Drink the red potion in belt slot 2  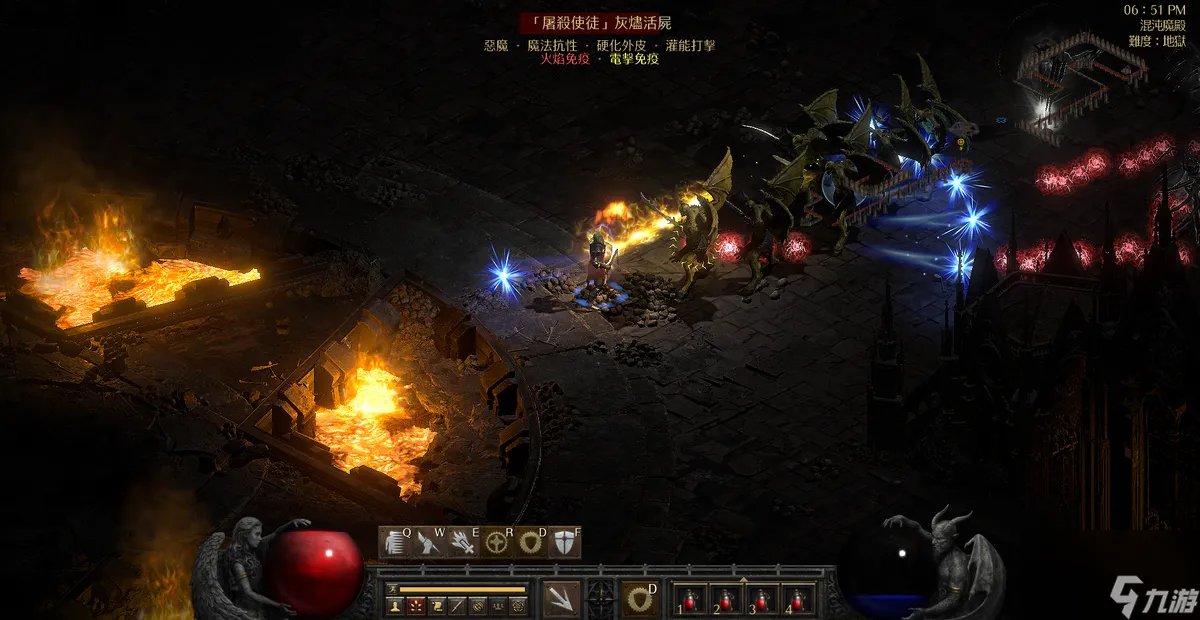pyautogui.click(x=725, y=599)
